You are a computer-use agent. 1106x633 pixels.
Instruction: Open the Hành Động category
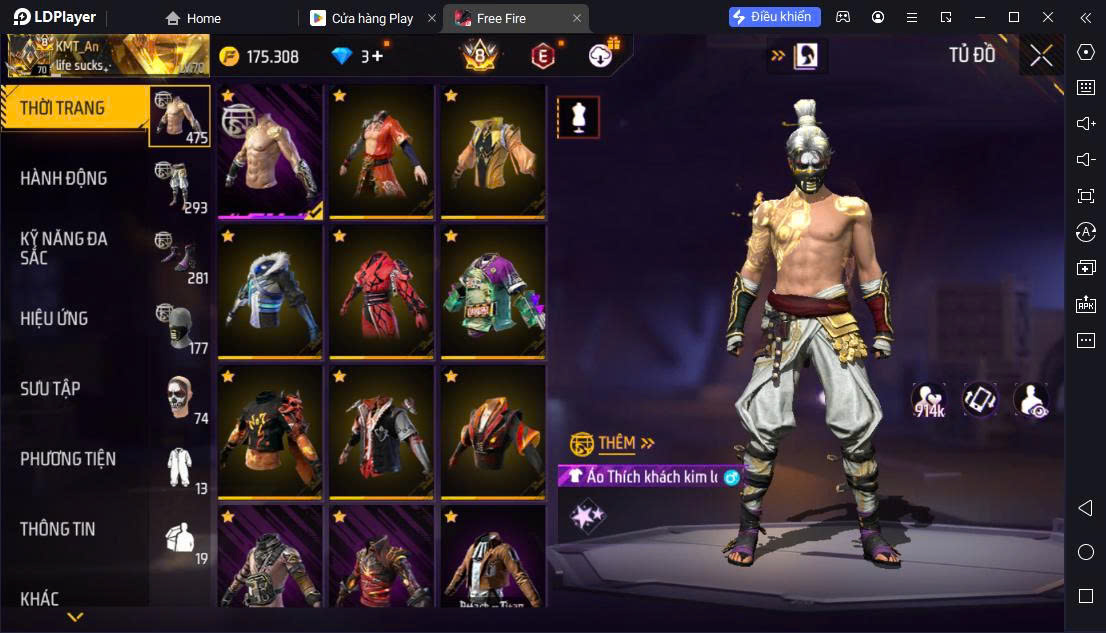[64, 178]
